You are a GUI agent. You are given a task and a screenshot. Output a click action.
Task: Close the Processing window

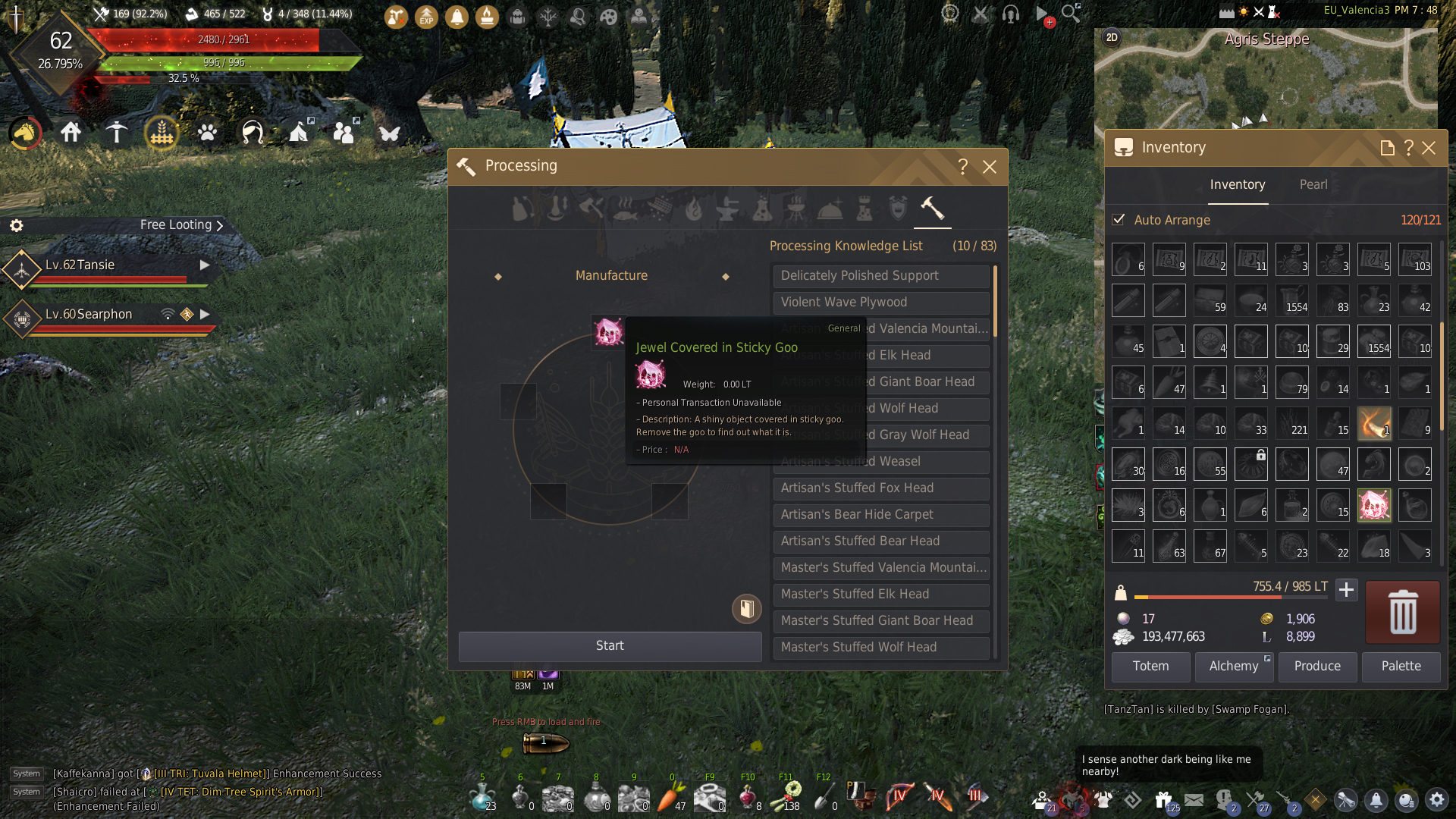point(990,167)
